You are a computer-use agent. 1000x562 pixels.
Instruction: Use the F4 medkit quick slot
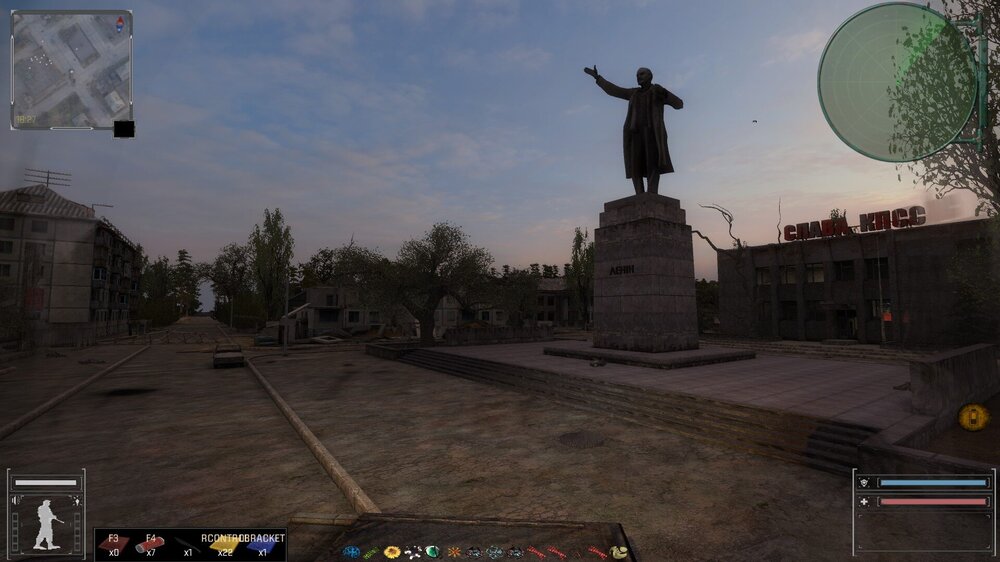(150, 544)
